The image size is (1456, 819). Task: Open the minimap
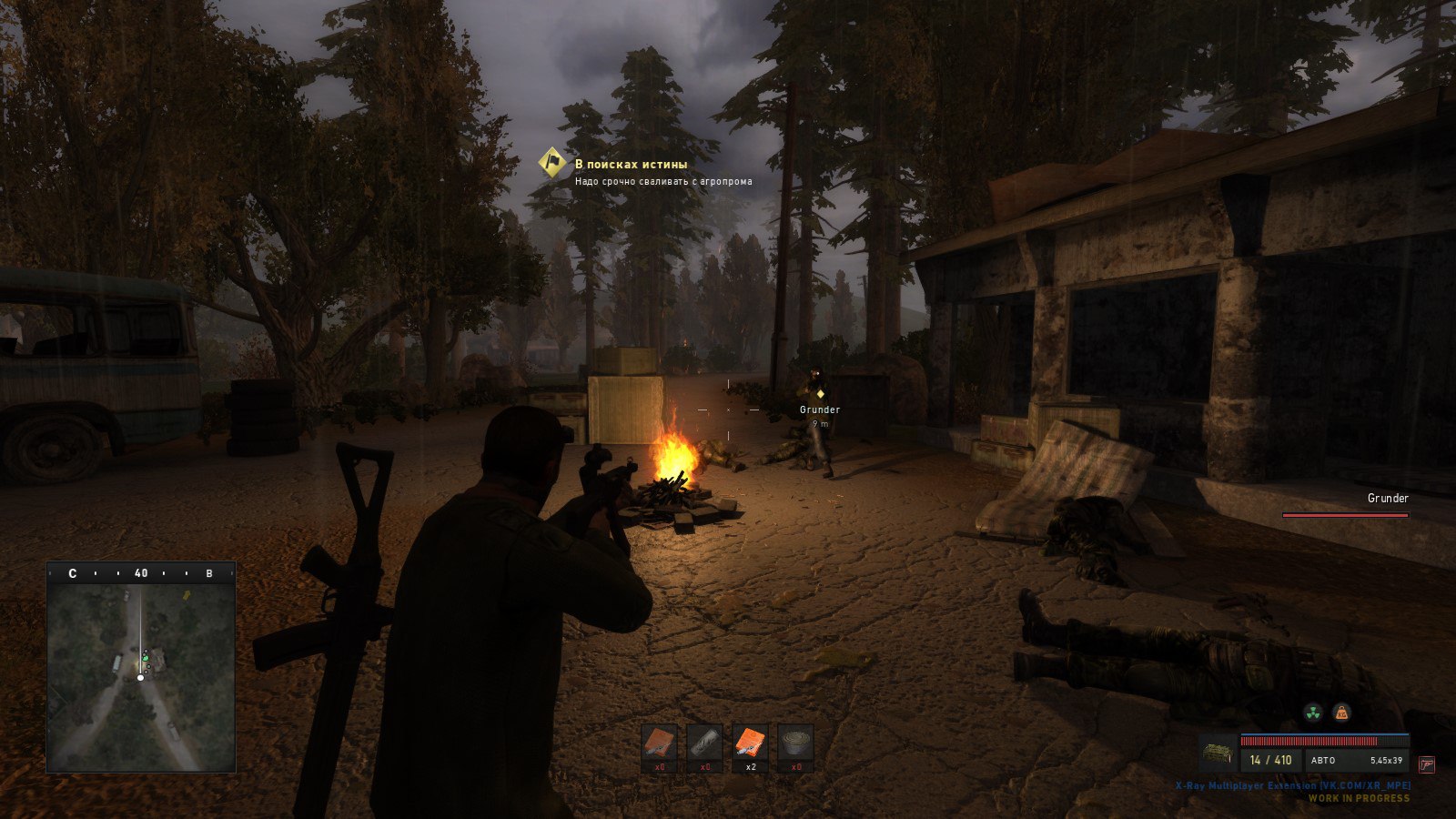[x=141, y=678]
